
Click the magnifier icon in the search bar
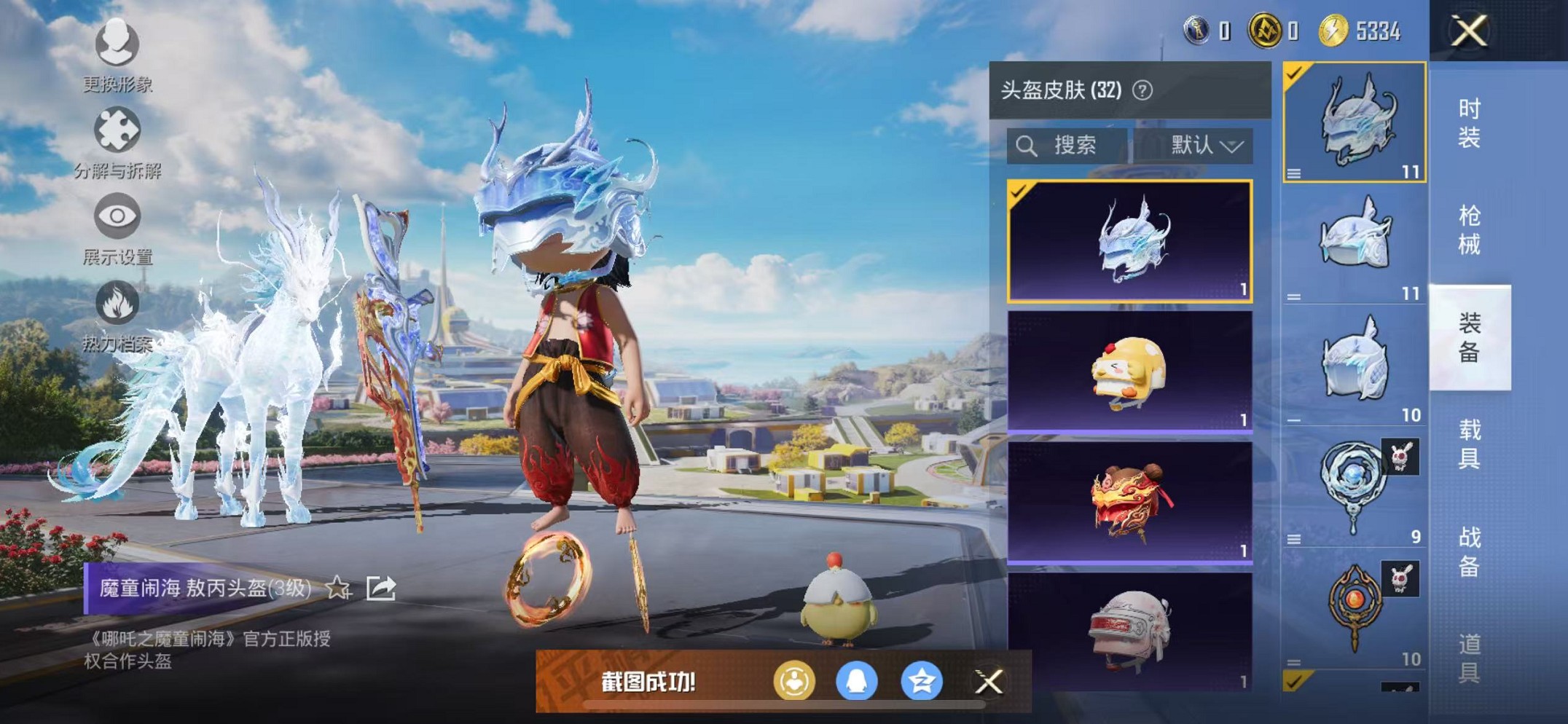pyautogui.click(x=1027, y=146)
